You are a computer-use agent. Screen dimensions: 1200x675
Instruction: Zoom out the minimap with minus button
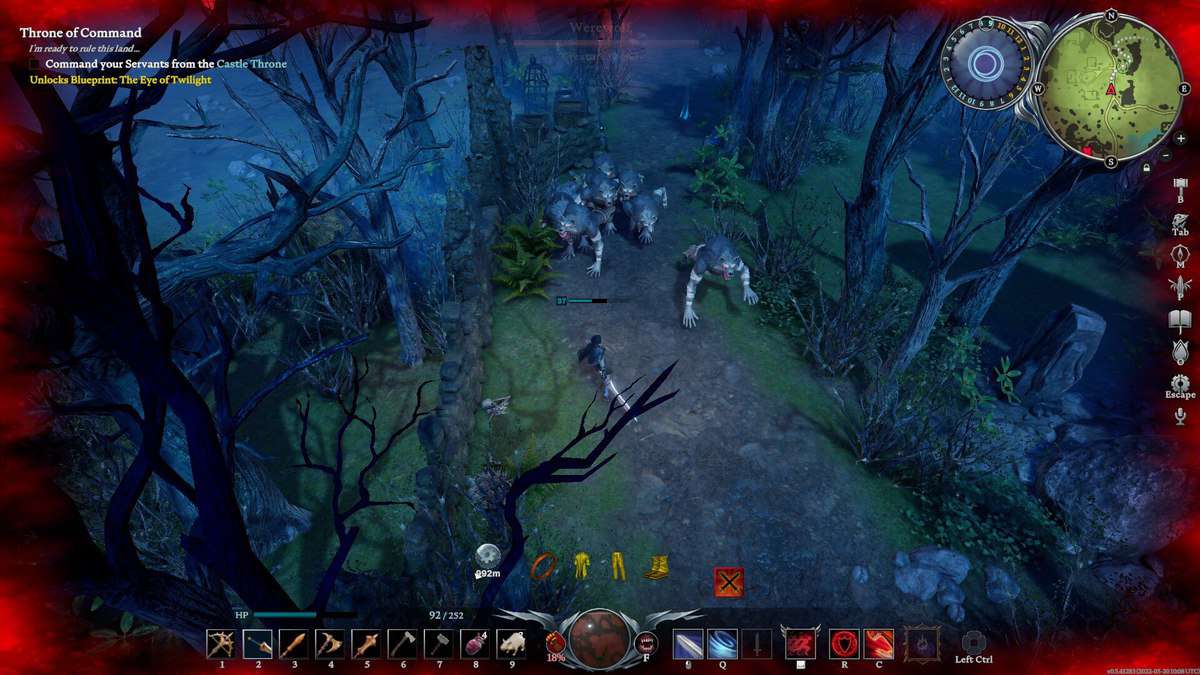click(x=1167, y=156)
